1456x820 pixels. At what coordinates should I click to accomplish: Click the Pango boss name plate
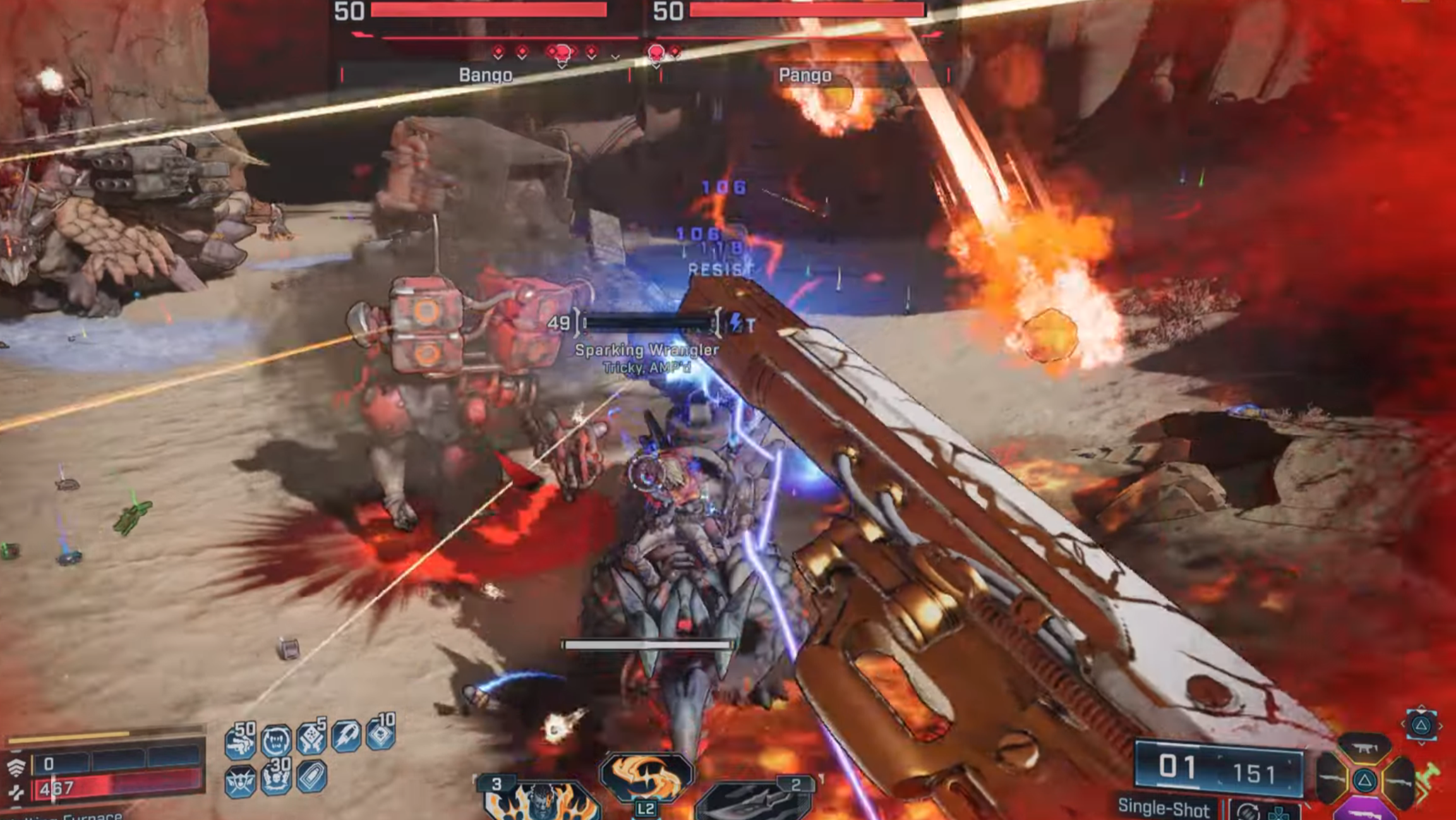click(804, 75)
